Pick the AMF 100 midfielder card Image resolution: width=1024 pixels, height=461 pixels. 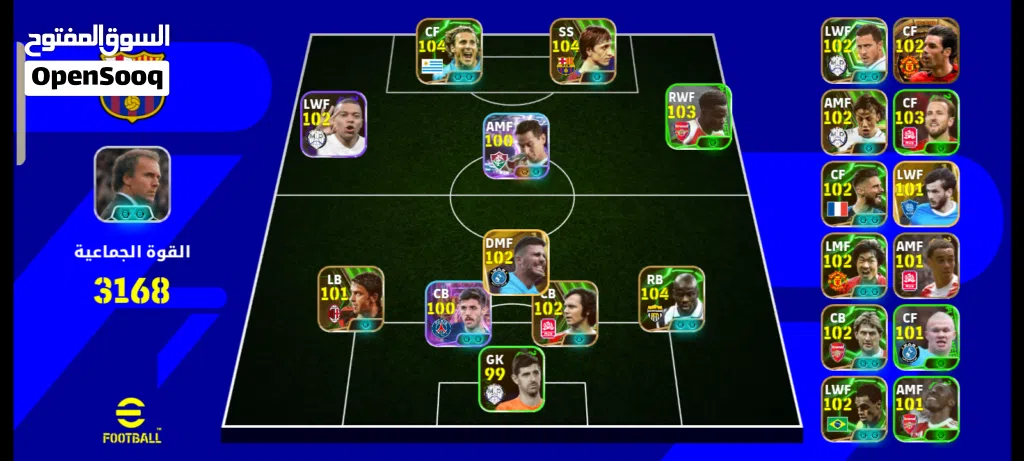(516, 147)
